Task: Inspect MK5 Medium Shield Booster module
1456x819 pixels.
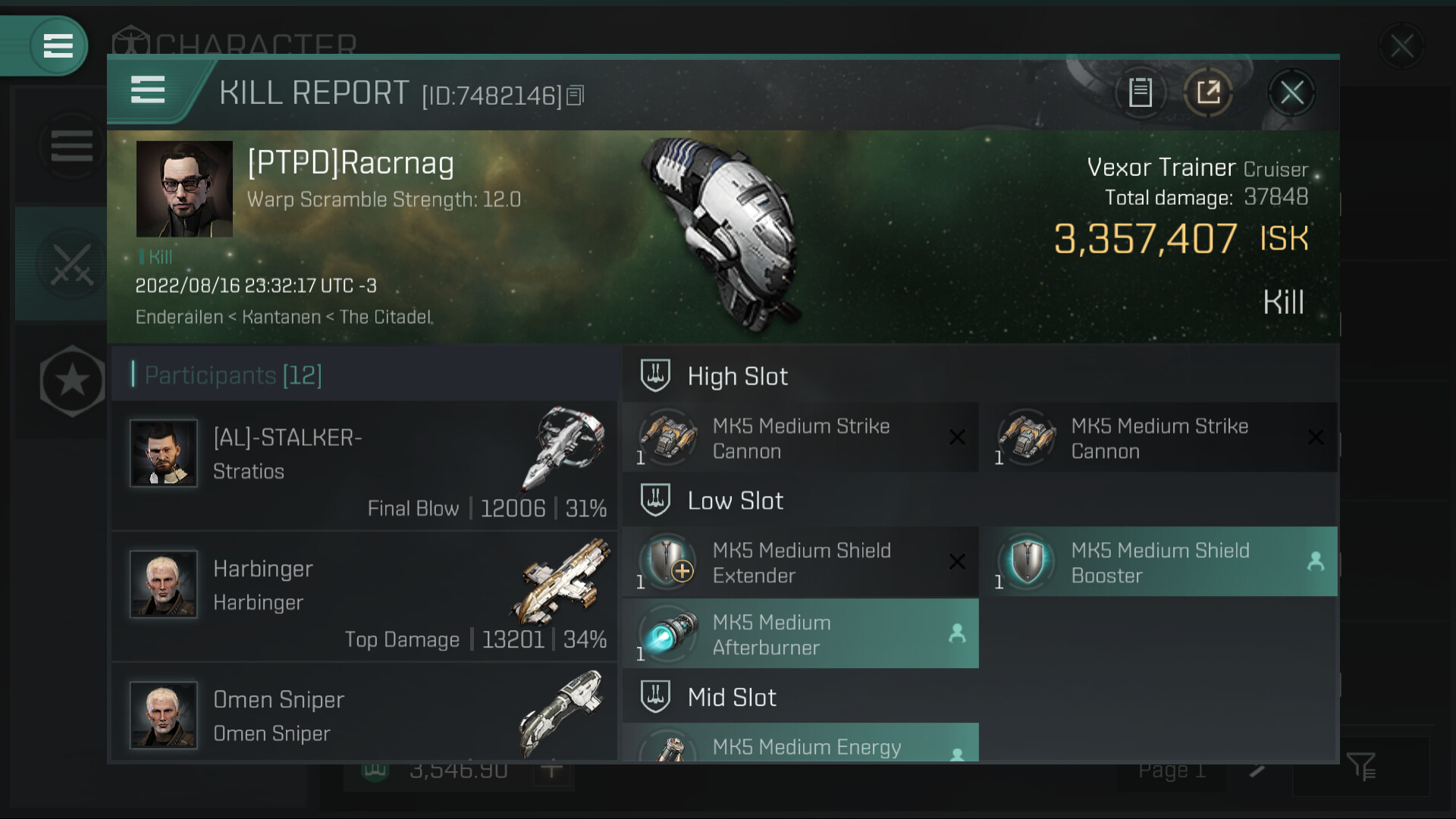Action: (1158, 563)
